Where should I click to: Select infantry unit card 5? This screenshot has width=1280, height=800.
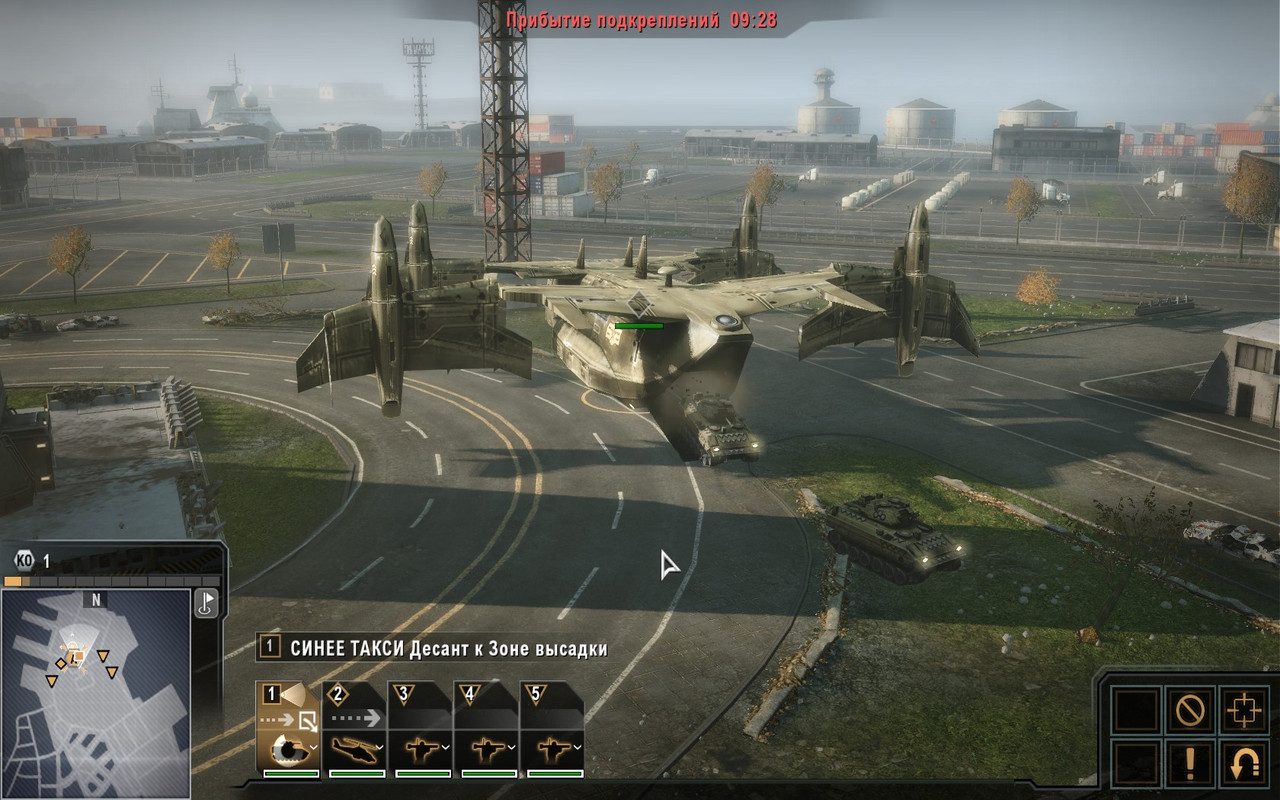pos(552,730)
